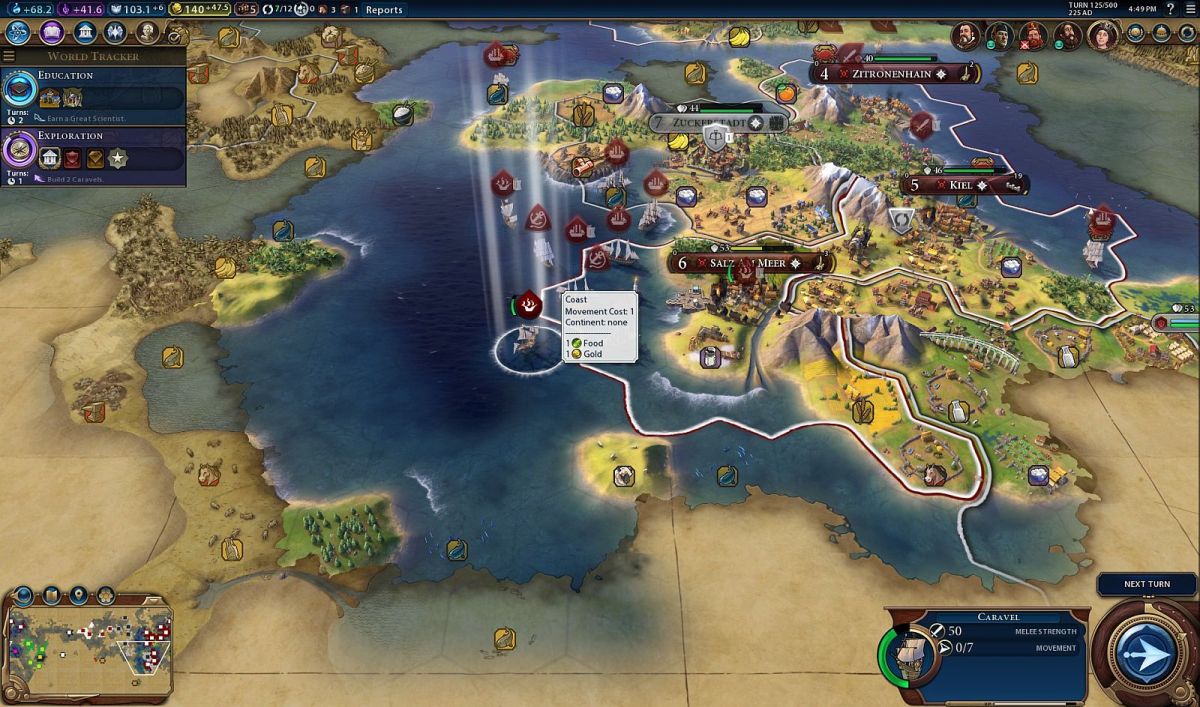1200x707 pixels.
Task: Click the Caravel unit portrait
Action: 909,656
